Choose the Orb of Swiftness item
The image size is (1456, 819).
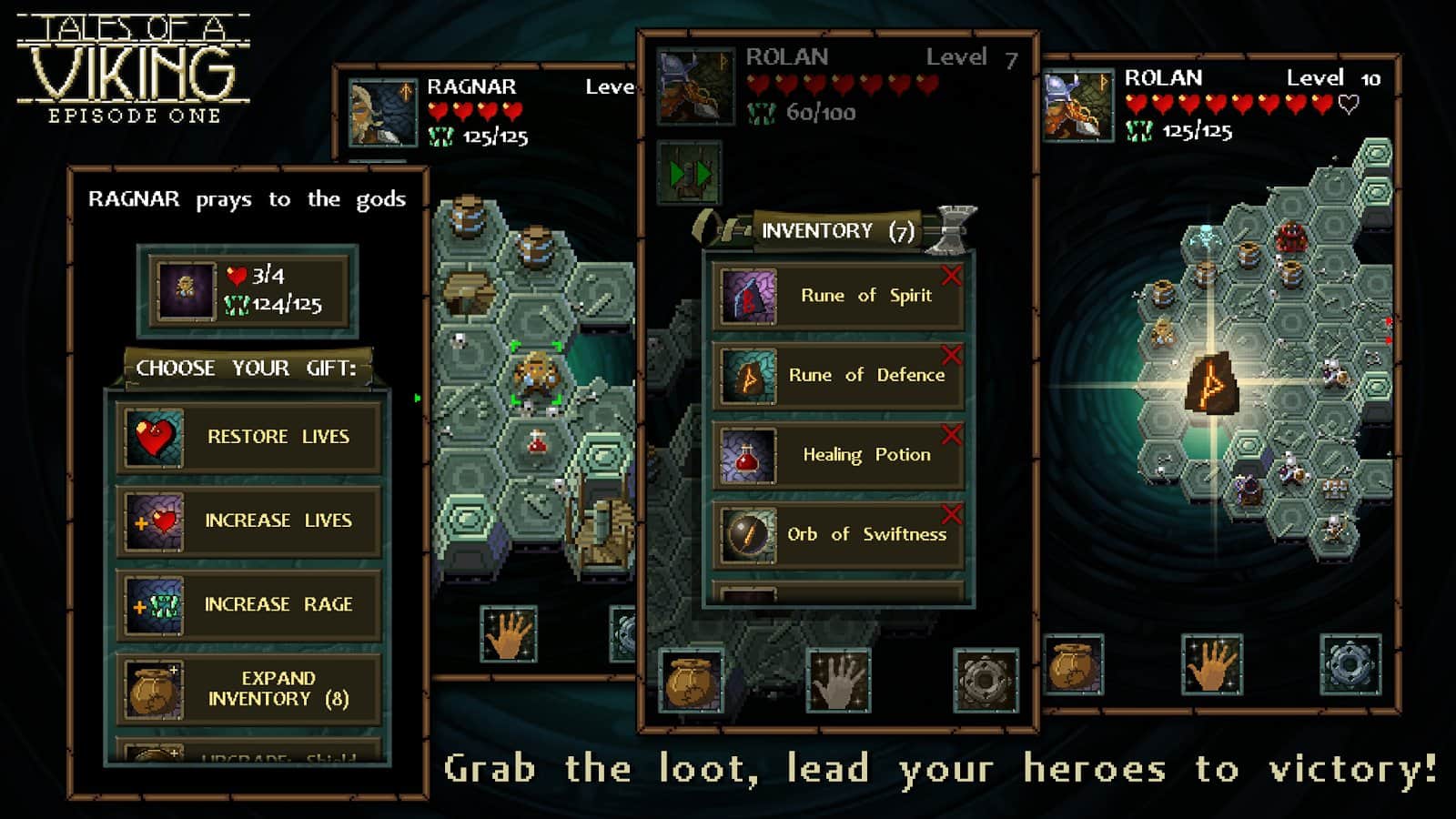tap(837, 534)
